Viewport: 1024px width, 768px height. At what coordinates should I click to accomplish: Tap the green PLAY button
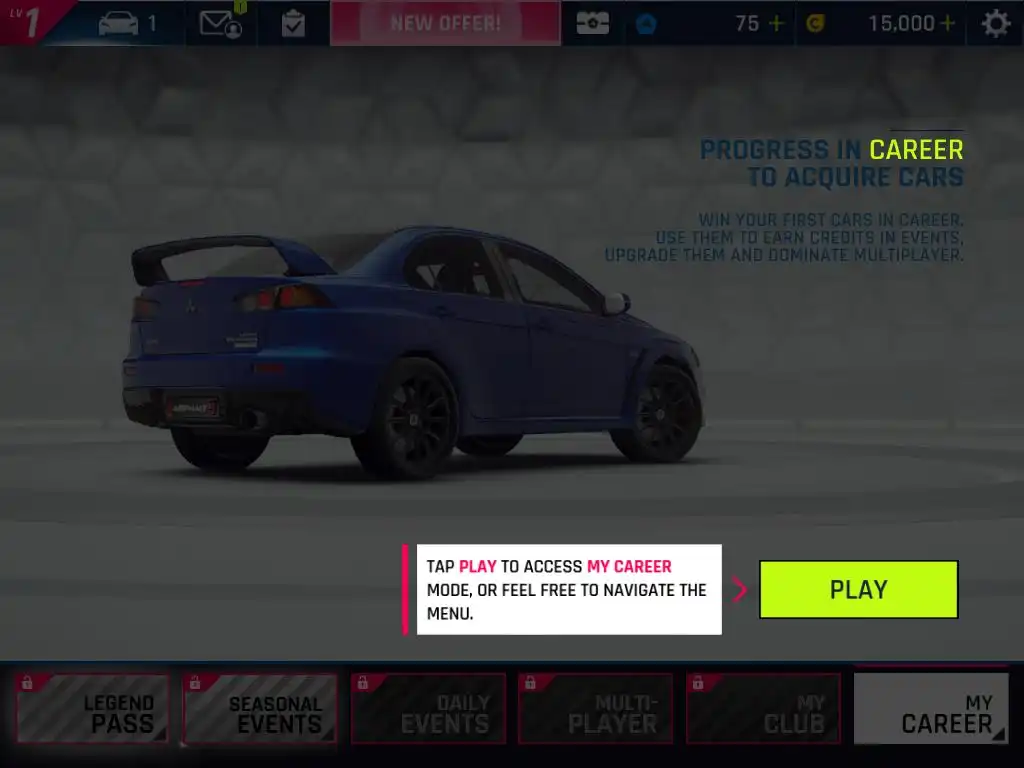point(858,589)
